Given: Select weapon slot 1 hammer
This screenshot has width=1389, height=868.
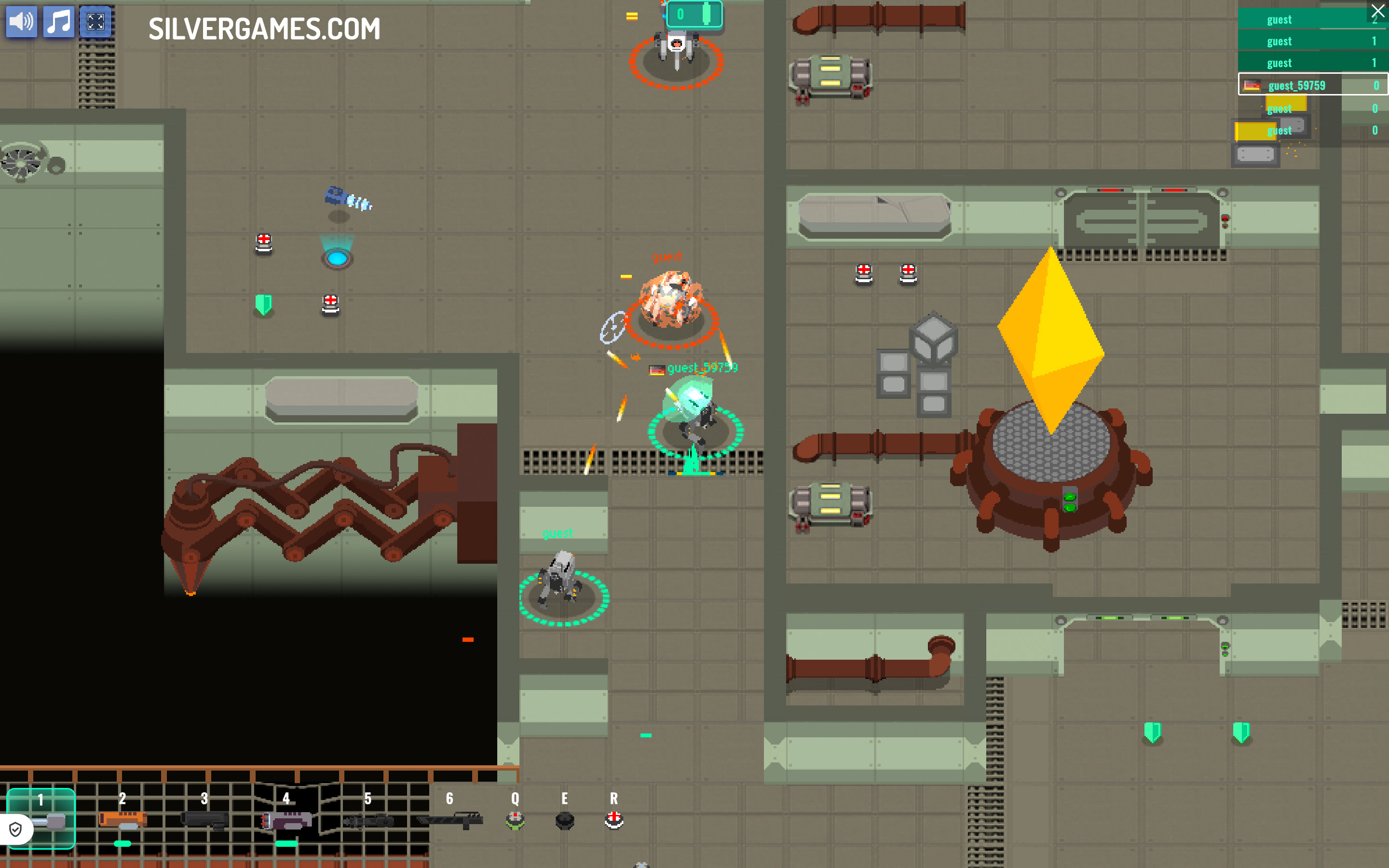Looking at the screenshot, I should coord(48,821).
